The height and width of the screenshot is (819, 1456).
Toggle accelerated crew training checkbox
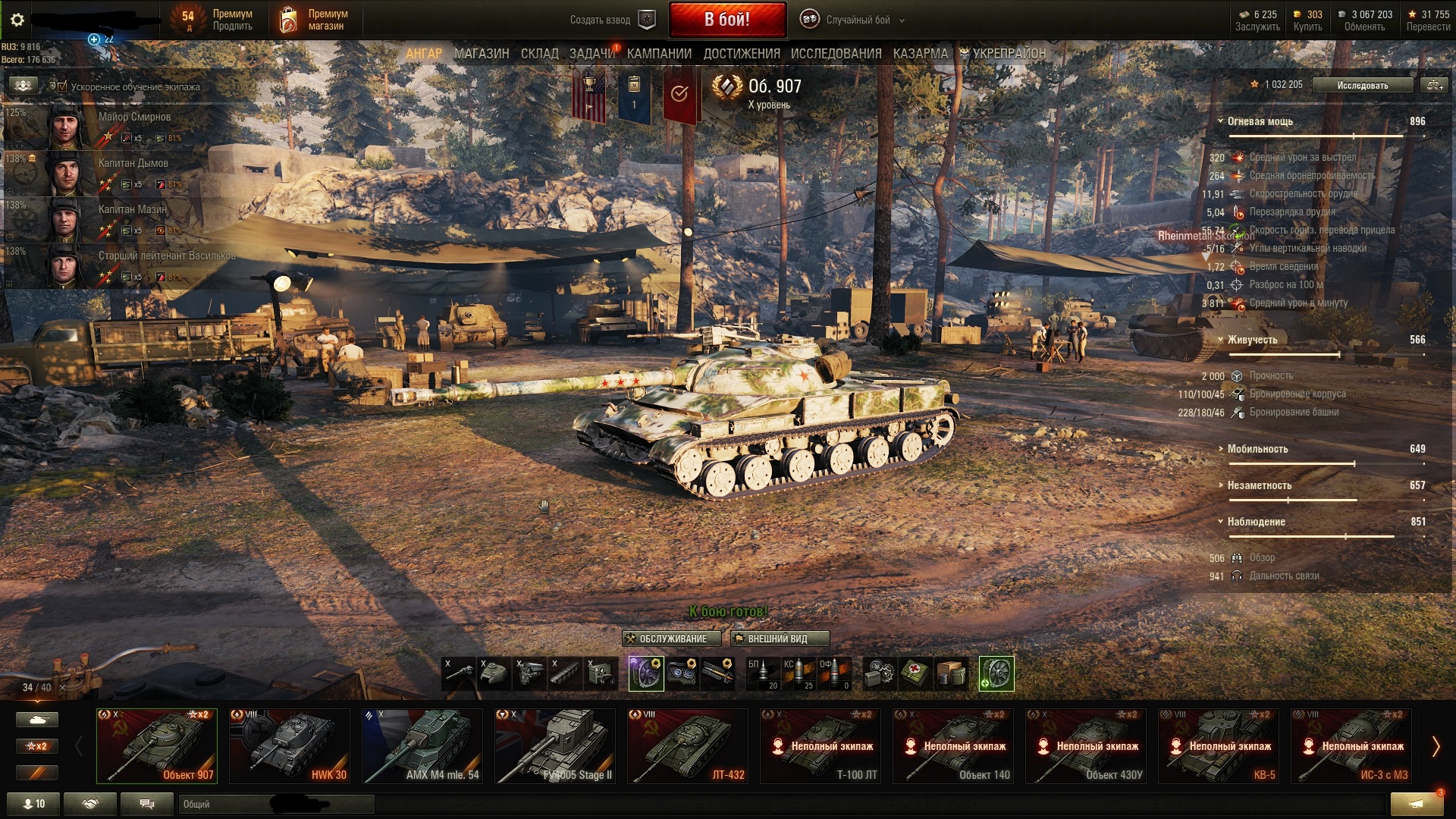click(62, 86)
